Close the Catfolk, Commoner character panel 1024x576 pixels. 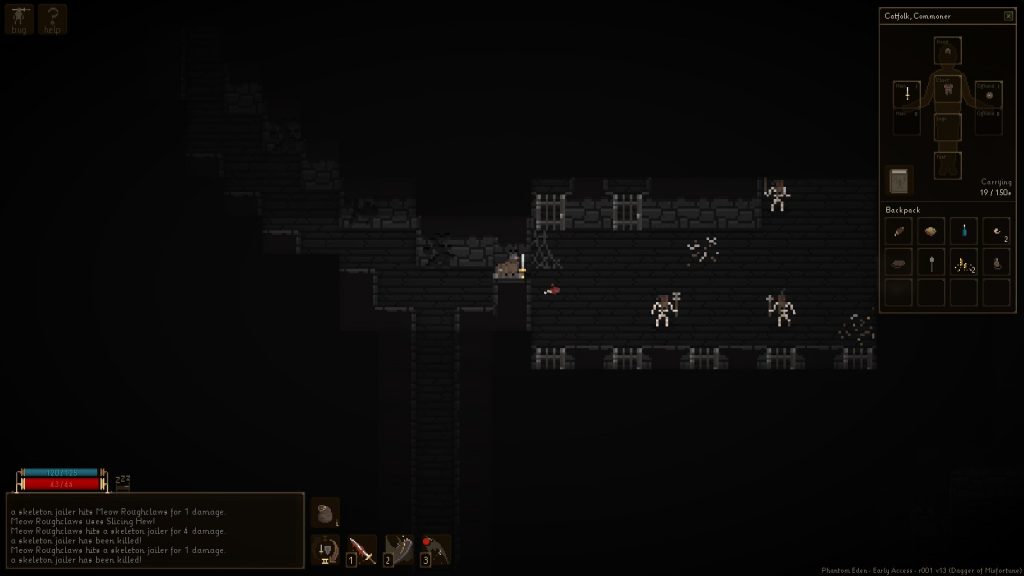tap(1008, 16)
